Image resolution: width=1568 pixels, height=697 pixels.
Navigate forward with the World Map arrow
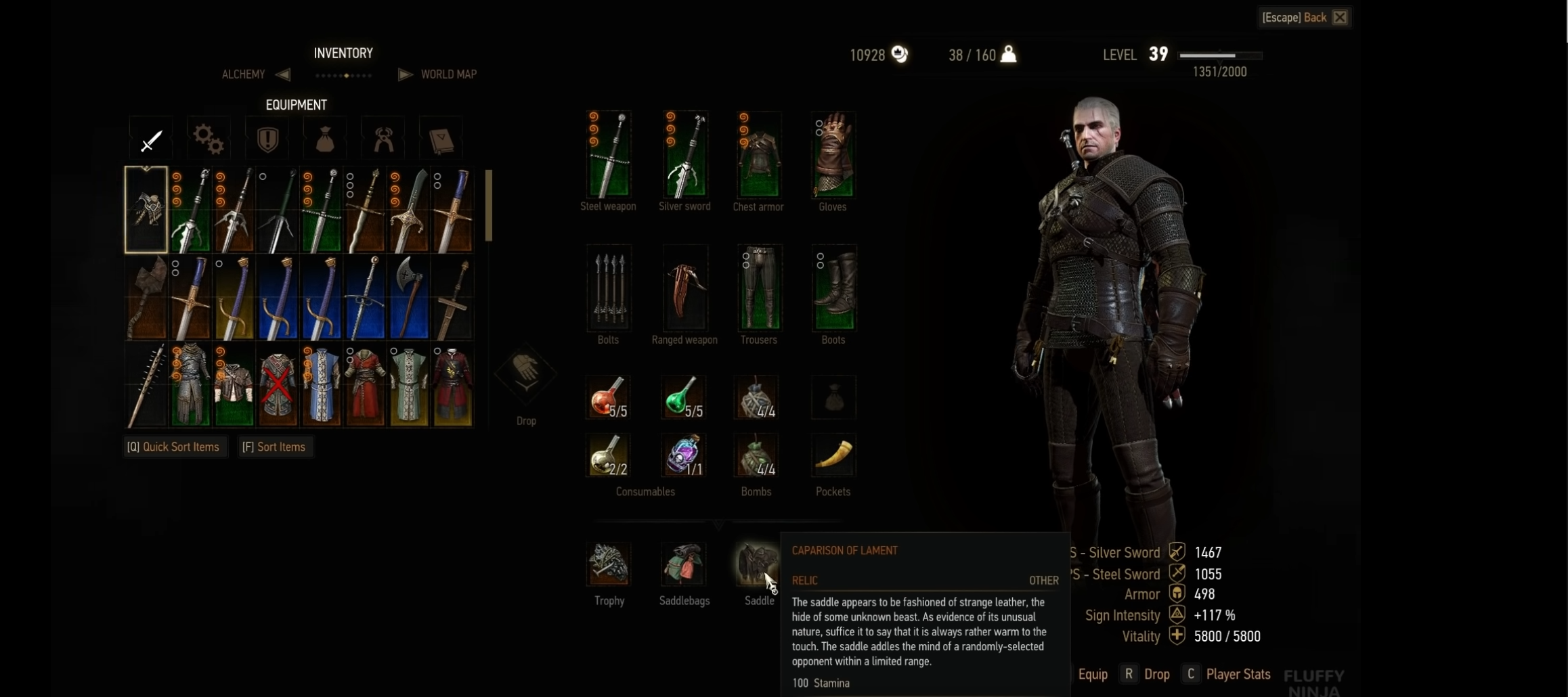point(404,74)
